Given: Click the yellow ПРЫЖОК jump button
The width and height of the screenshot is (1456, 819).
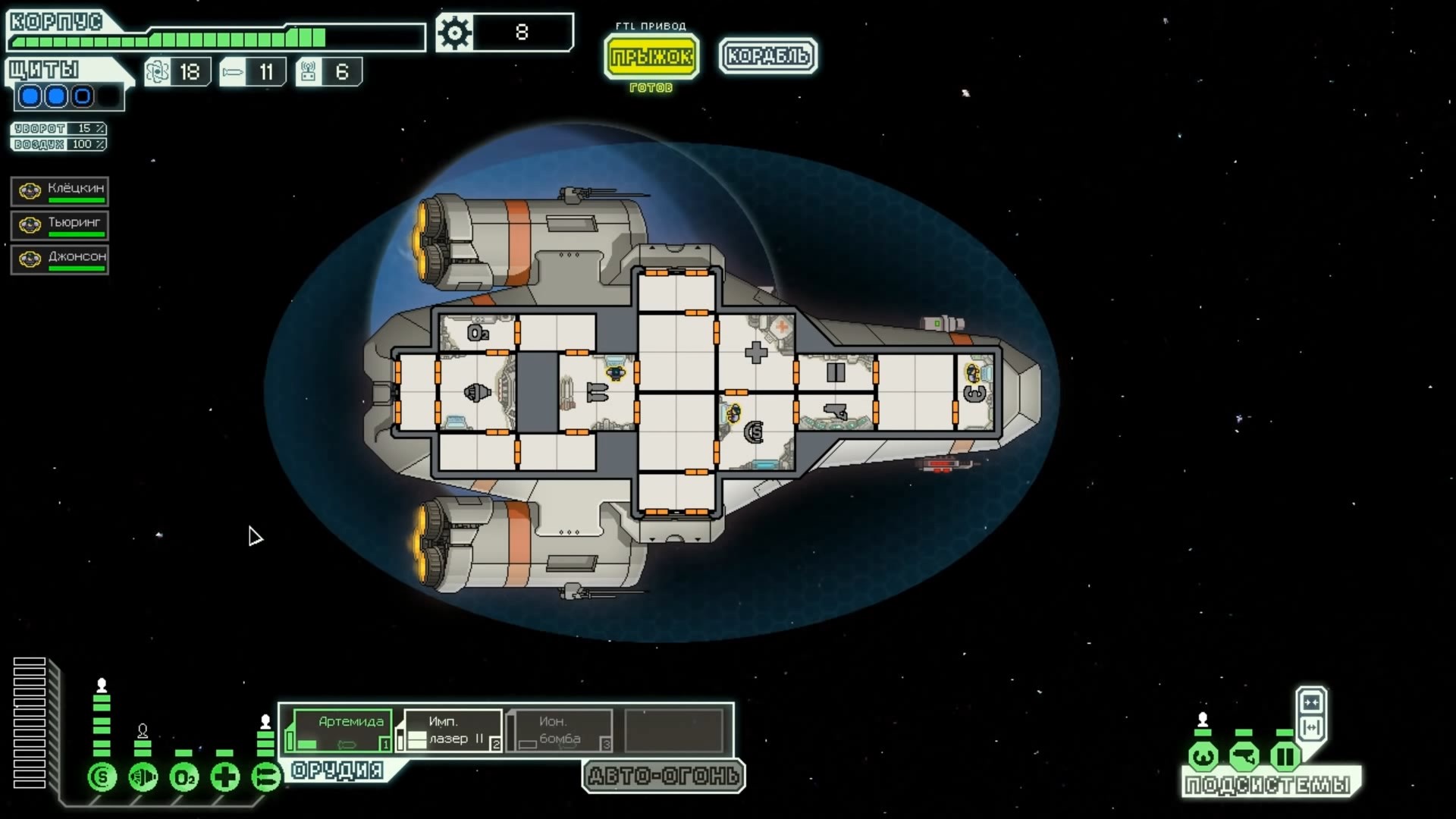Looking at the screenshot, I should click(x=651, y=56).
